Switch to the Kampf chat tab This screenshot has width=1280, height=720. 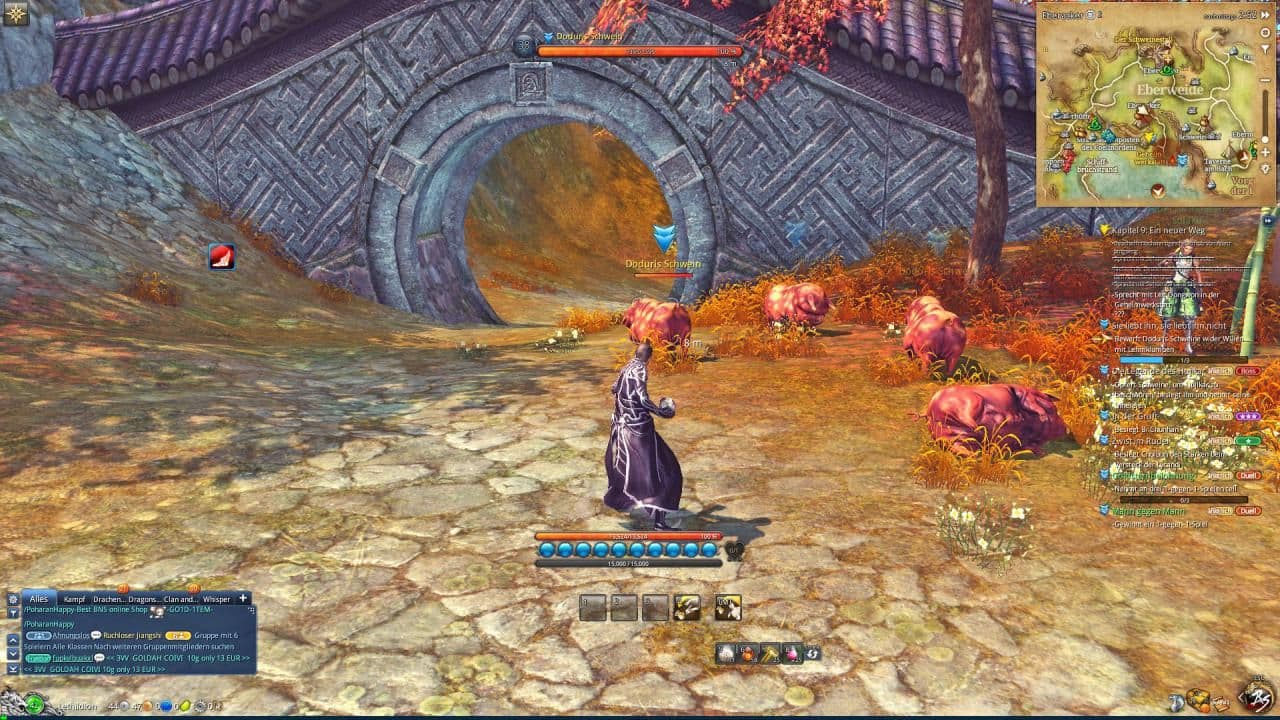[74, 598]
